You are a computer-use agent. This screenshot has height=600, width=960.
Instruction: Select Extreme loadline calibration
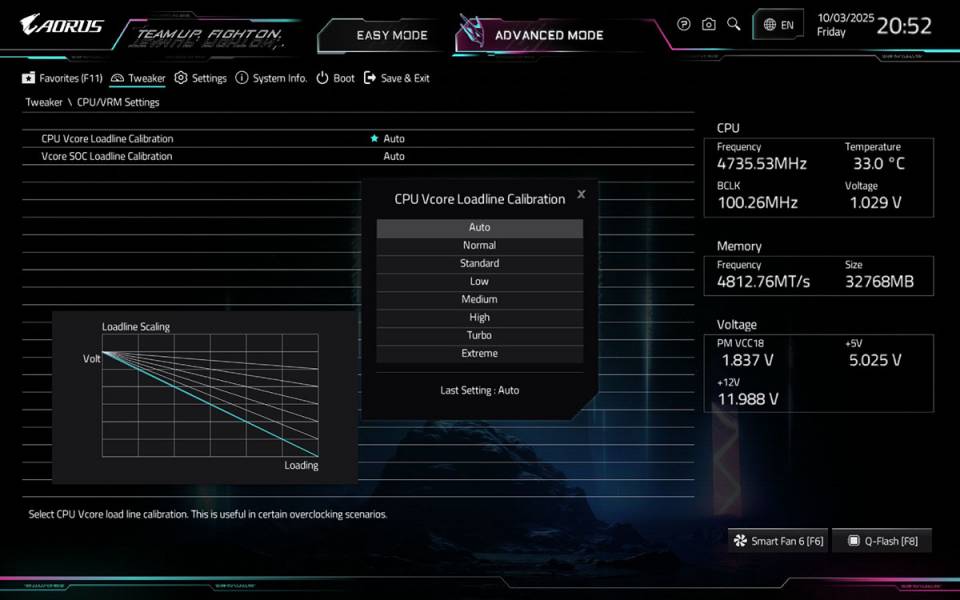[479, 354]
